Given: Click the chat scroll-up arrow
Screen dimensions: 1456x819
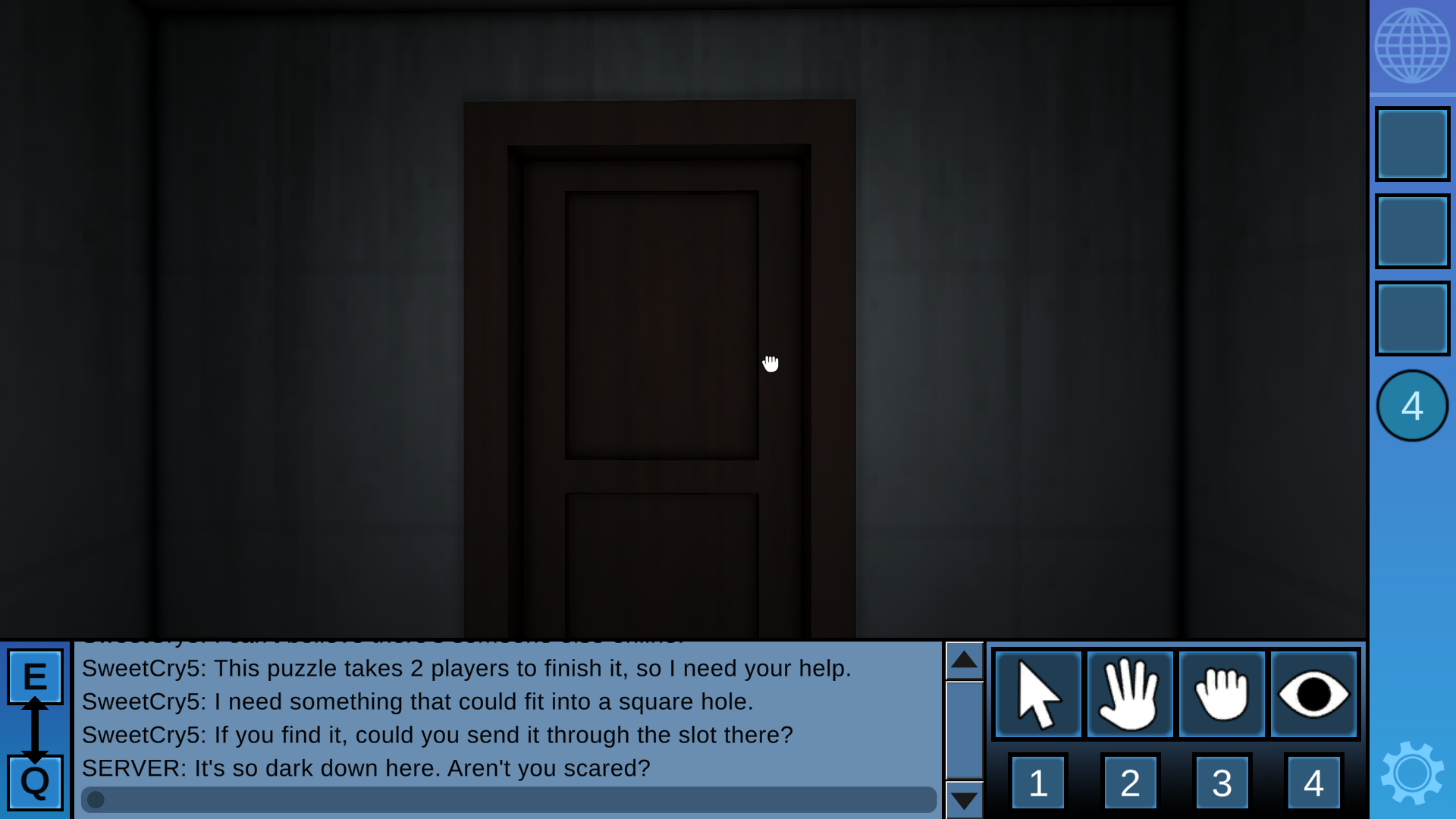Looking at the screenshot, I should pos(964,661).
